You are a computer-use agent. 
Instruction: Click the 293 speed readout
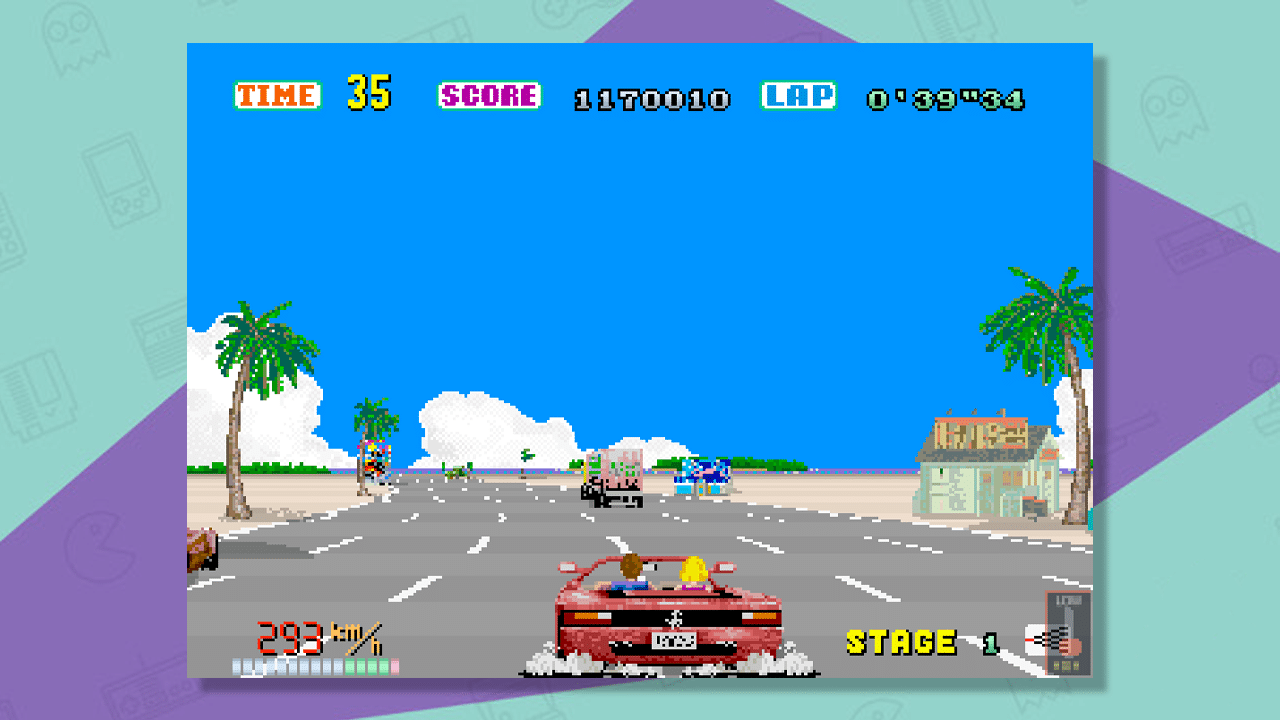288,635
